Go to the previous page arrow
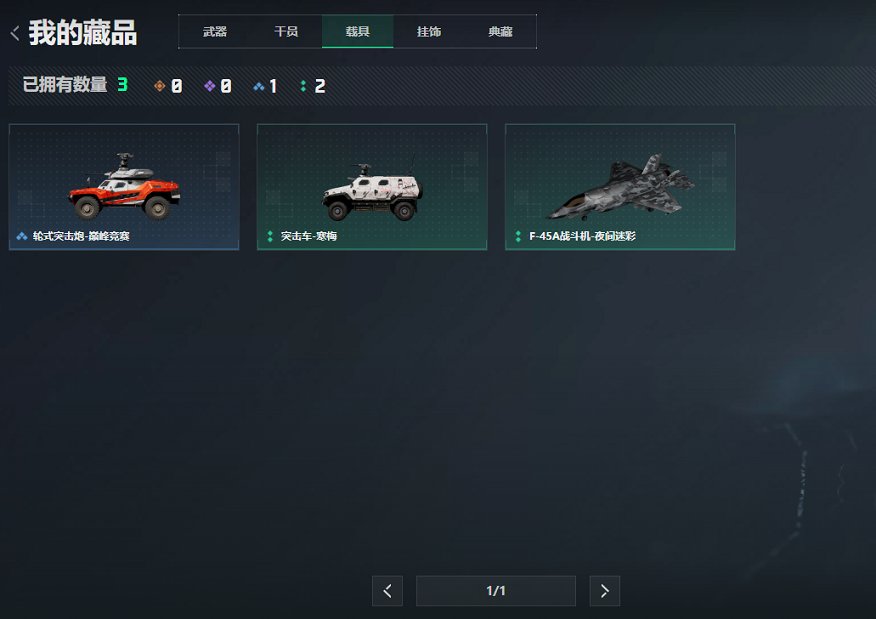 click(387, 591)
